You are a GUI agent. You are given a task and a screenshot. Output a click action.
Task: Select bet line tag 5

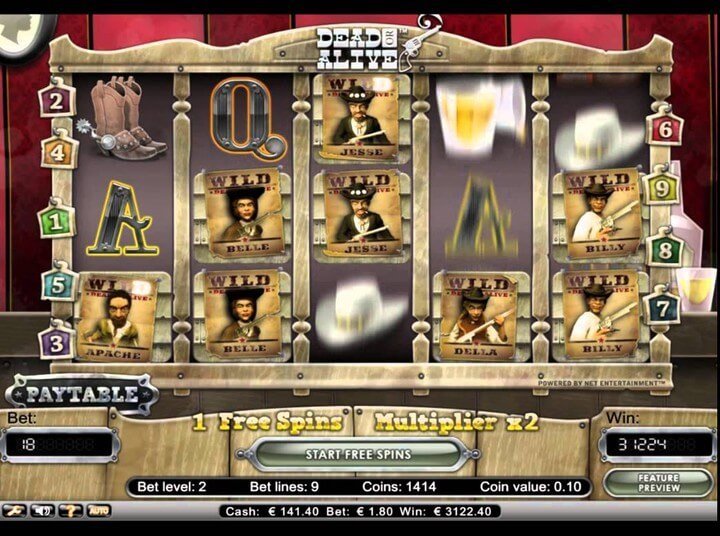click(x=58, y=284)
